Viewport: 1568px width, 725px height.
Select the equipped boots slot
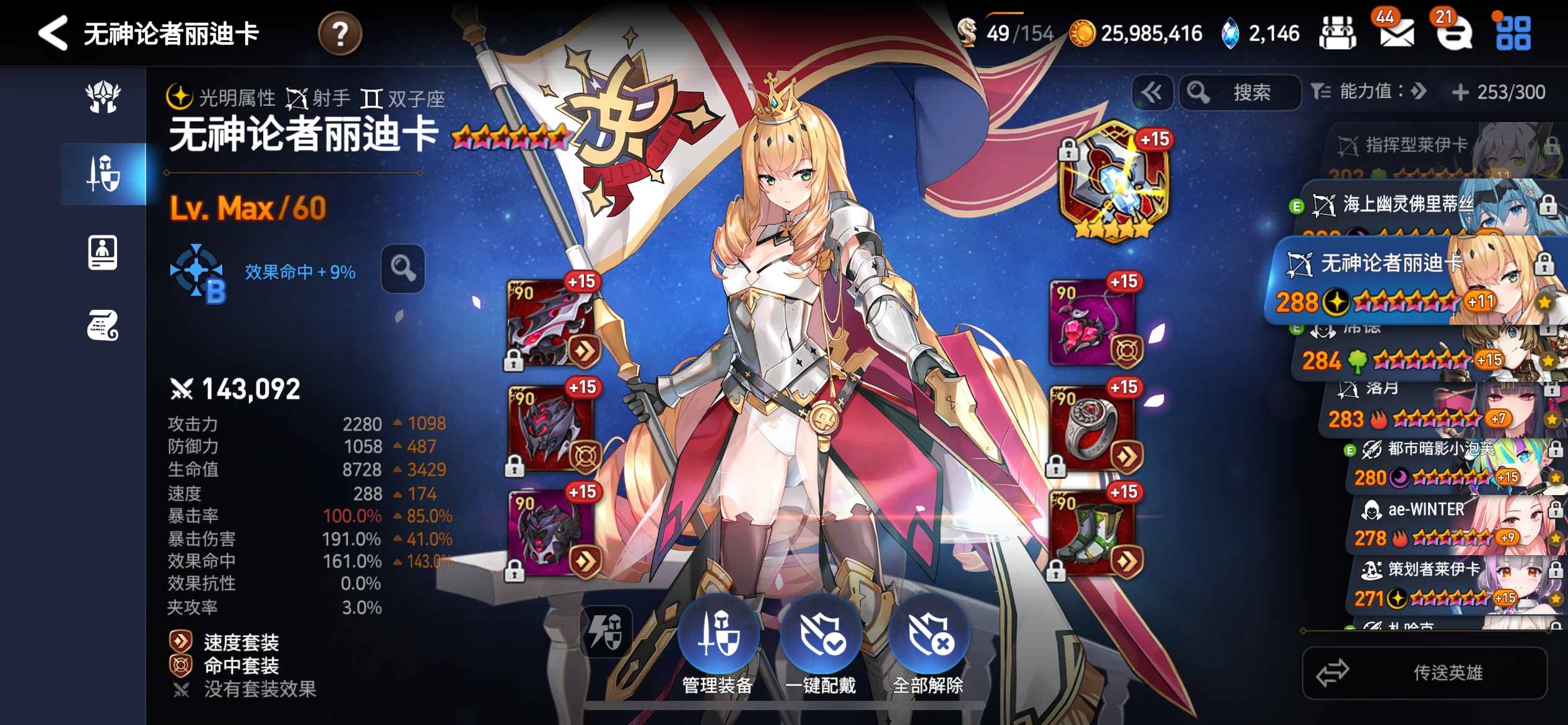coord(1094,533)
